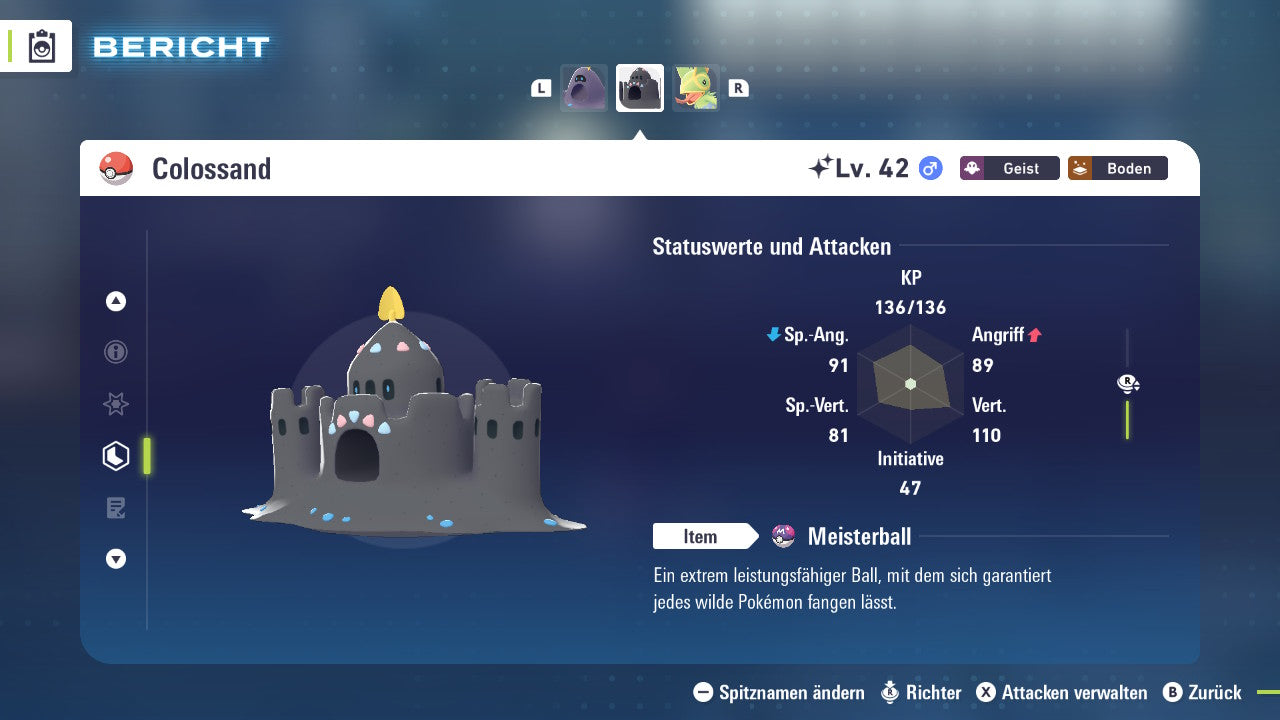Select the stats hexagon icon in sidebar
1280x720 pixels.
(x=115, y=456)
